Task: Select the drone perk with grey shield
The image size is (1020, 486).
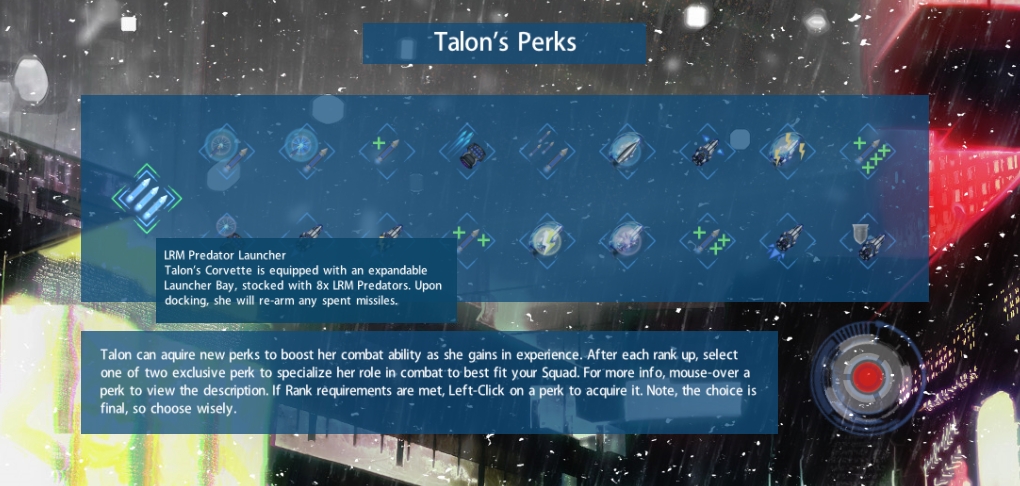Action: coord(866,242)
